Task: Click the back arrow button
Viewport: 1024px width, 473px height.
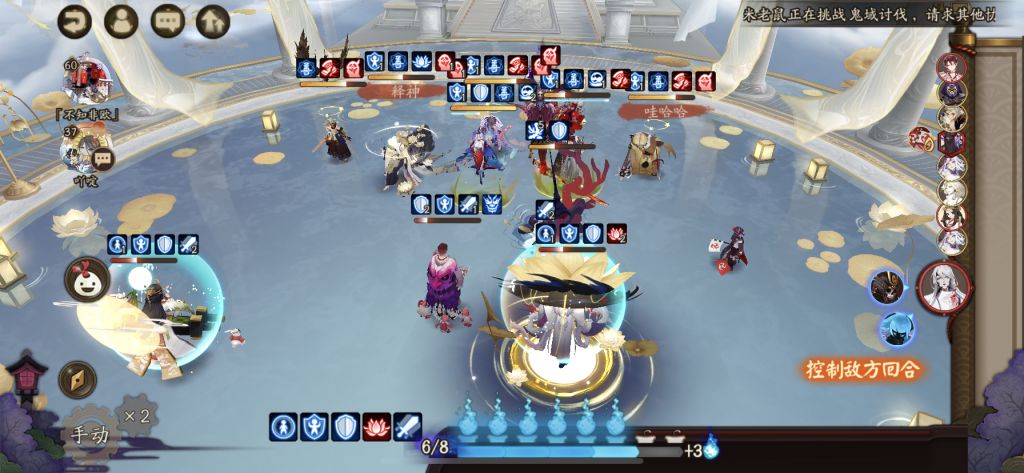Action: (74, 20)
